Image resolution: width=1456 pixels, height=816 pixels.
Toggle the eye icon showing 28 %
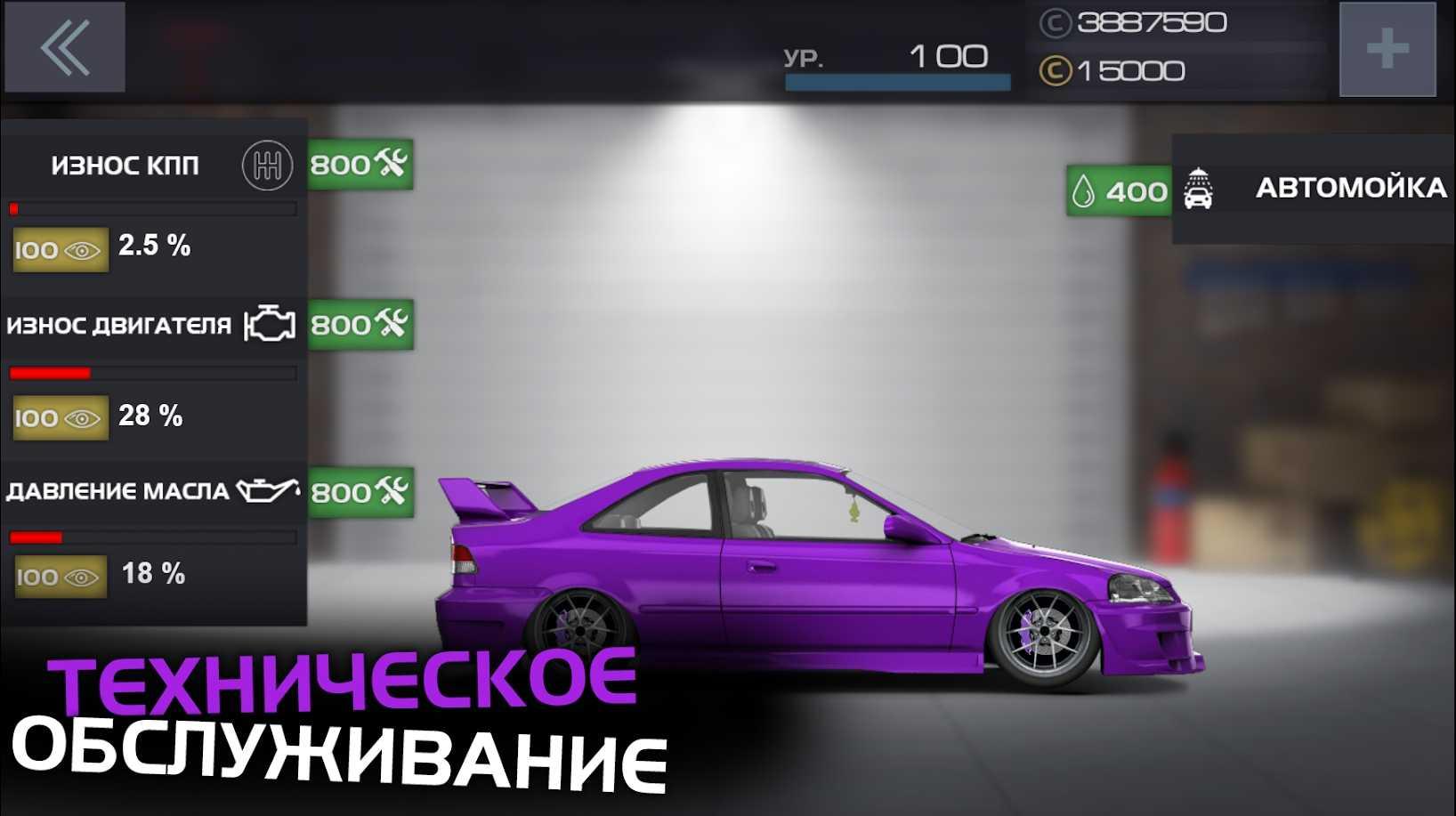pyautogui.click(x=59, y=416)
